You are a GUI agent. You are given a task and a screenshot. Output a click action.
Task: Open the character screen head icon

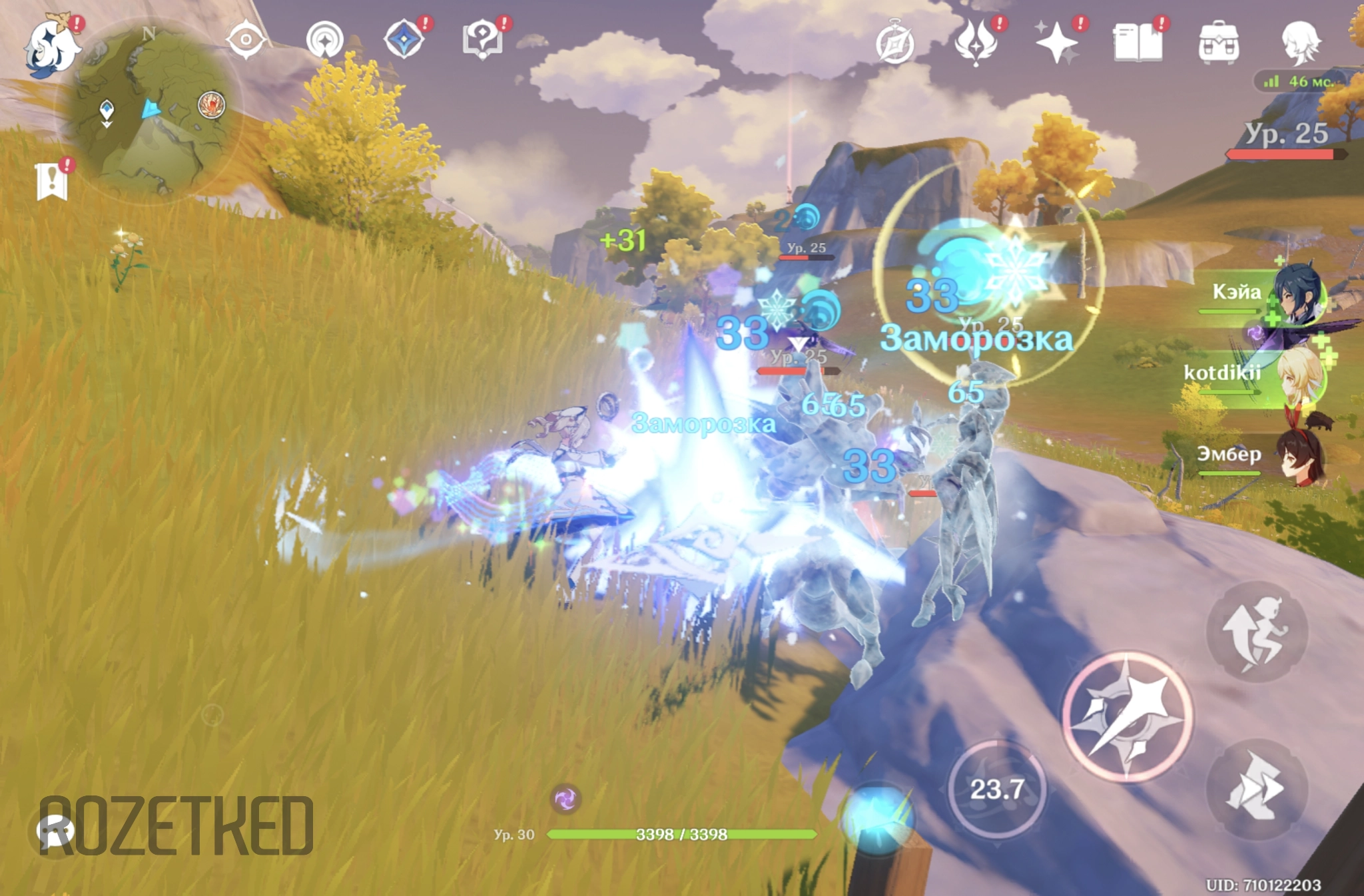click(1300, 43)
